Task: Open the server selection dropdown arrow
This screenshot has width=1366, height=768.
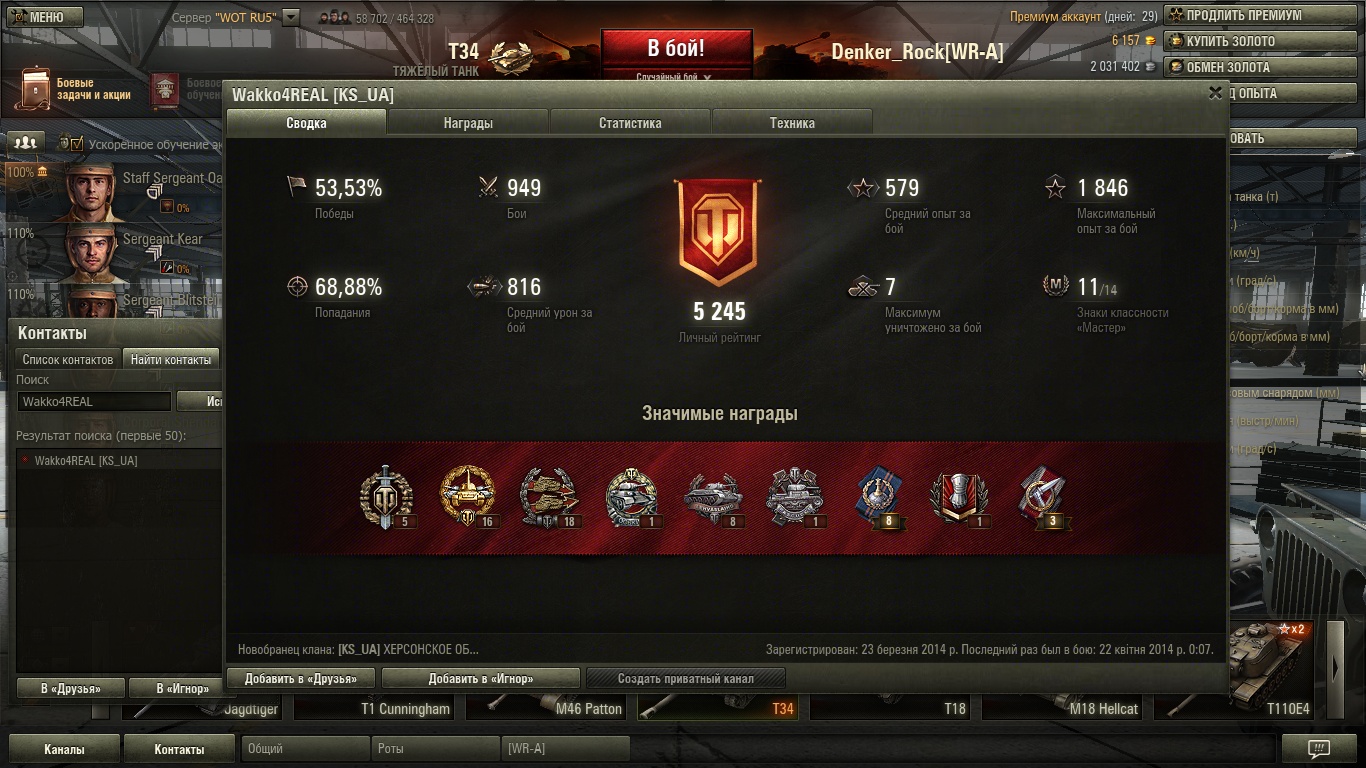Action: 291,17
